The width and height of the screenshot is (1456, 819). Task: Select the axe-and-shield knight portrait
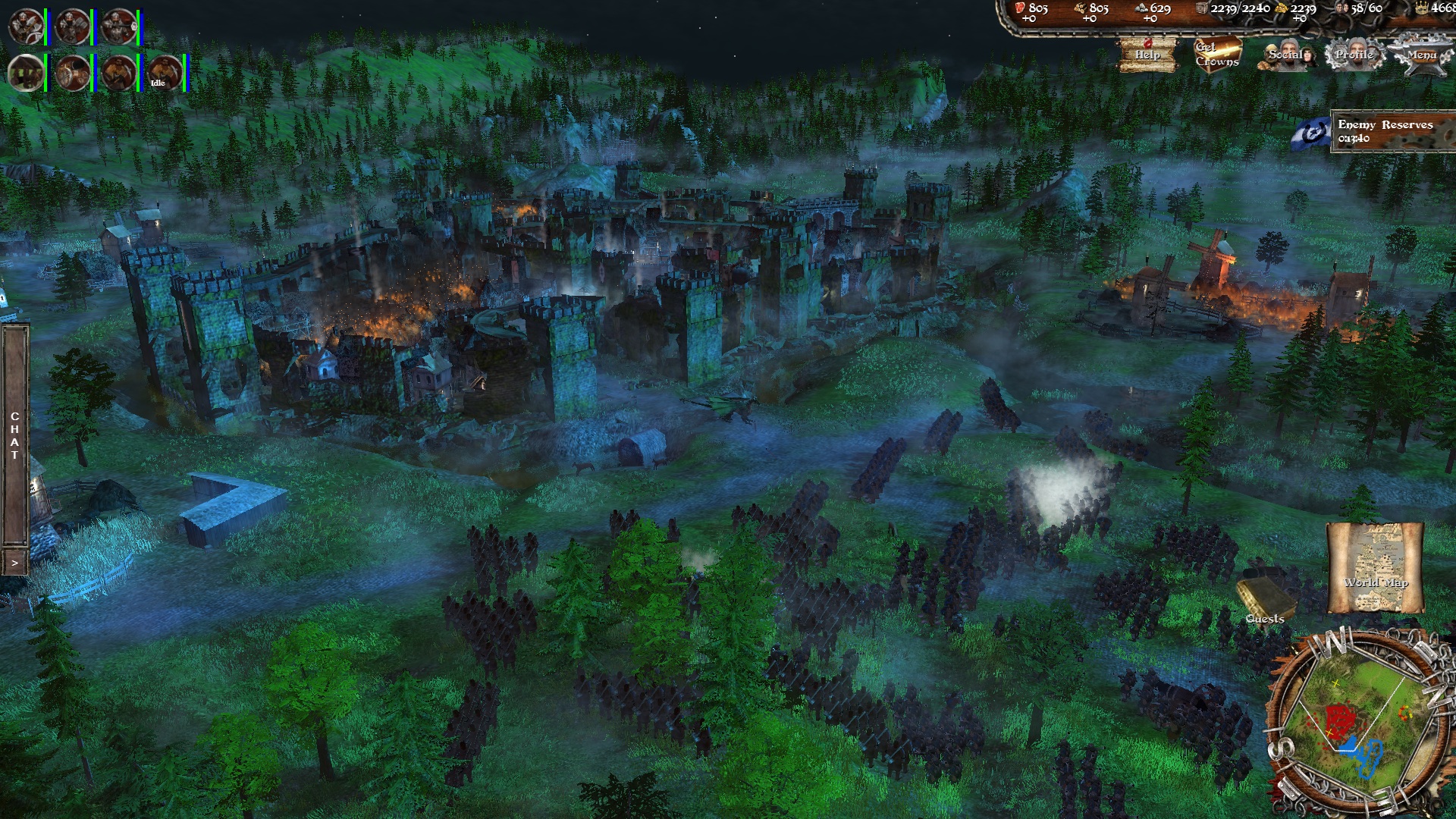click(26, 27)
